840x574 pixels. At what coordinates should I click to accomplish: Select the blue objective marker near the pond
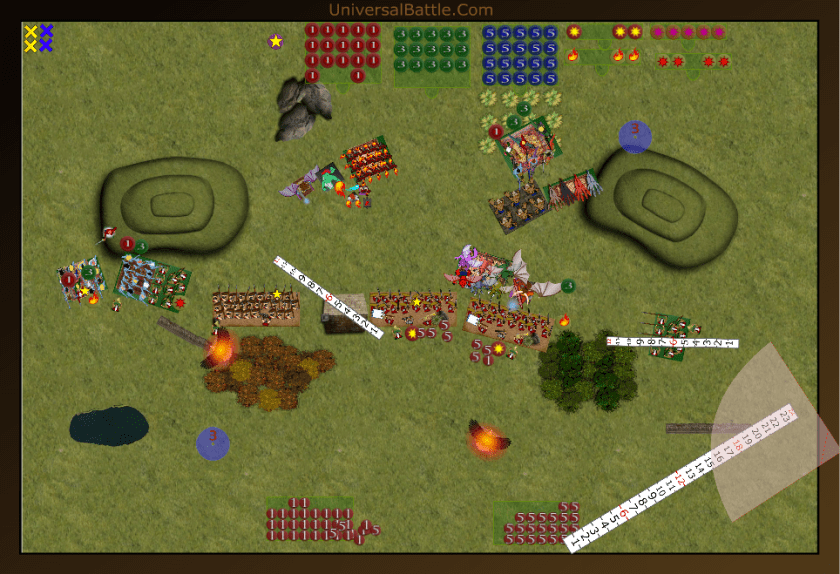(212, 443)
